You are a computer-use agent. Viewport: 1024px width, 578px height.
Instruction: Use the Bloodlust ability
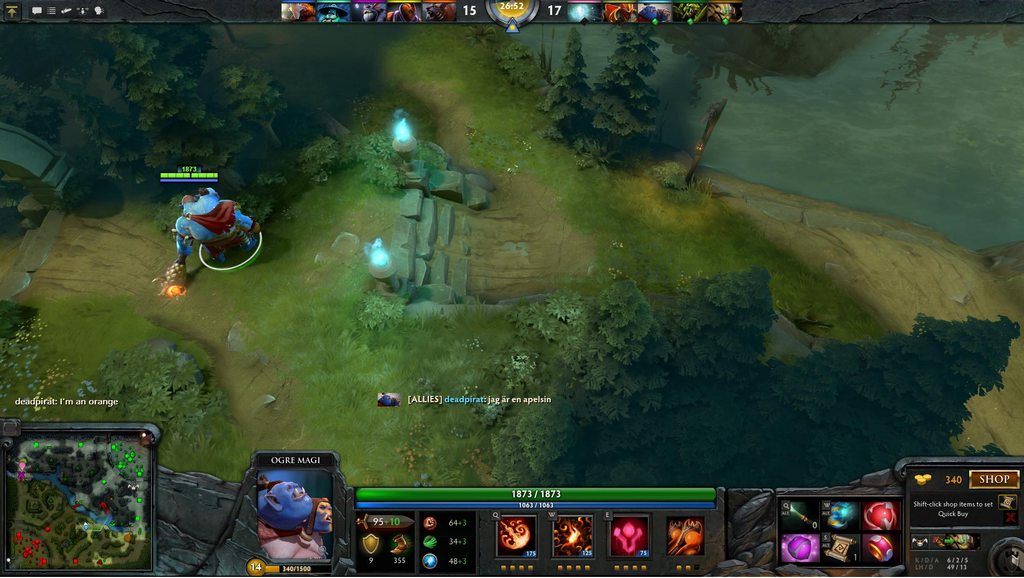[629, 535]
